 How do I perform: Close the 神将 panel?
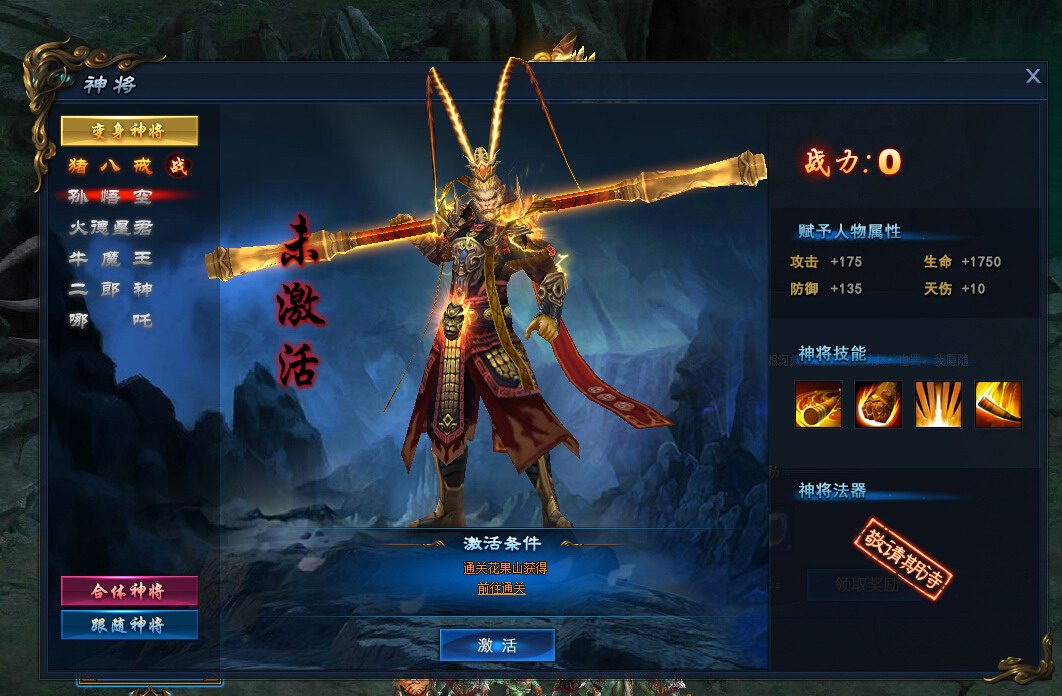click(x=1033, y=77)
